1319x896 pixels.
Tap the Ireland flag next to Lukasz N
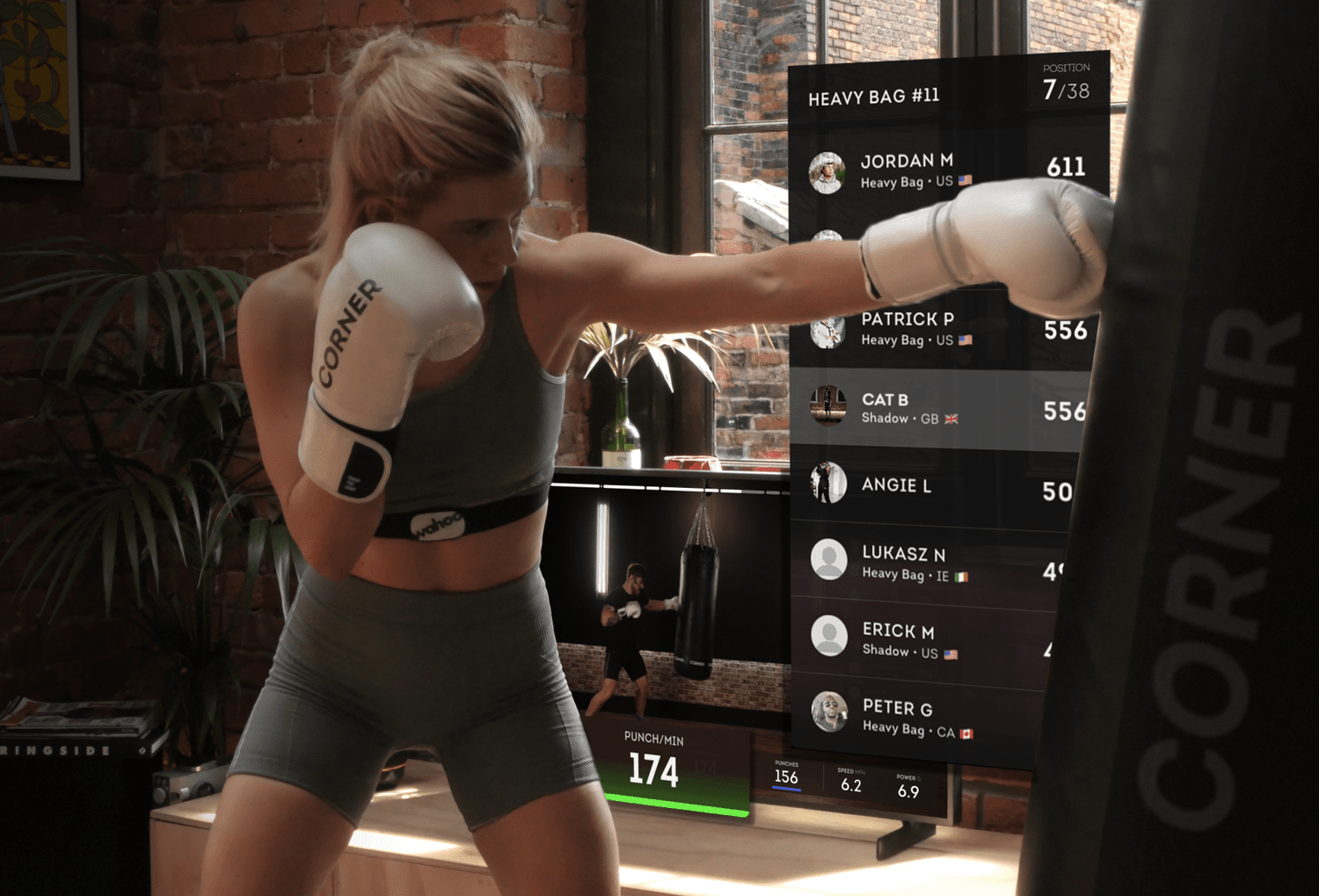point(963,576)
